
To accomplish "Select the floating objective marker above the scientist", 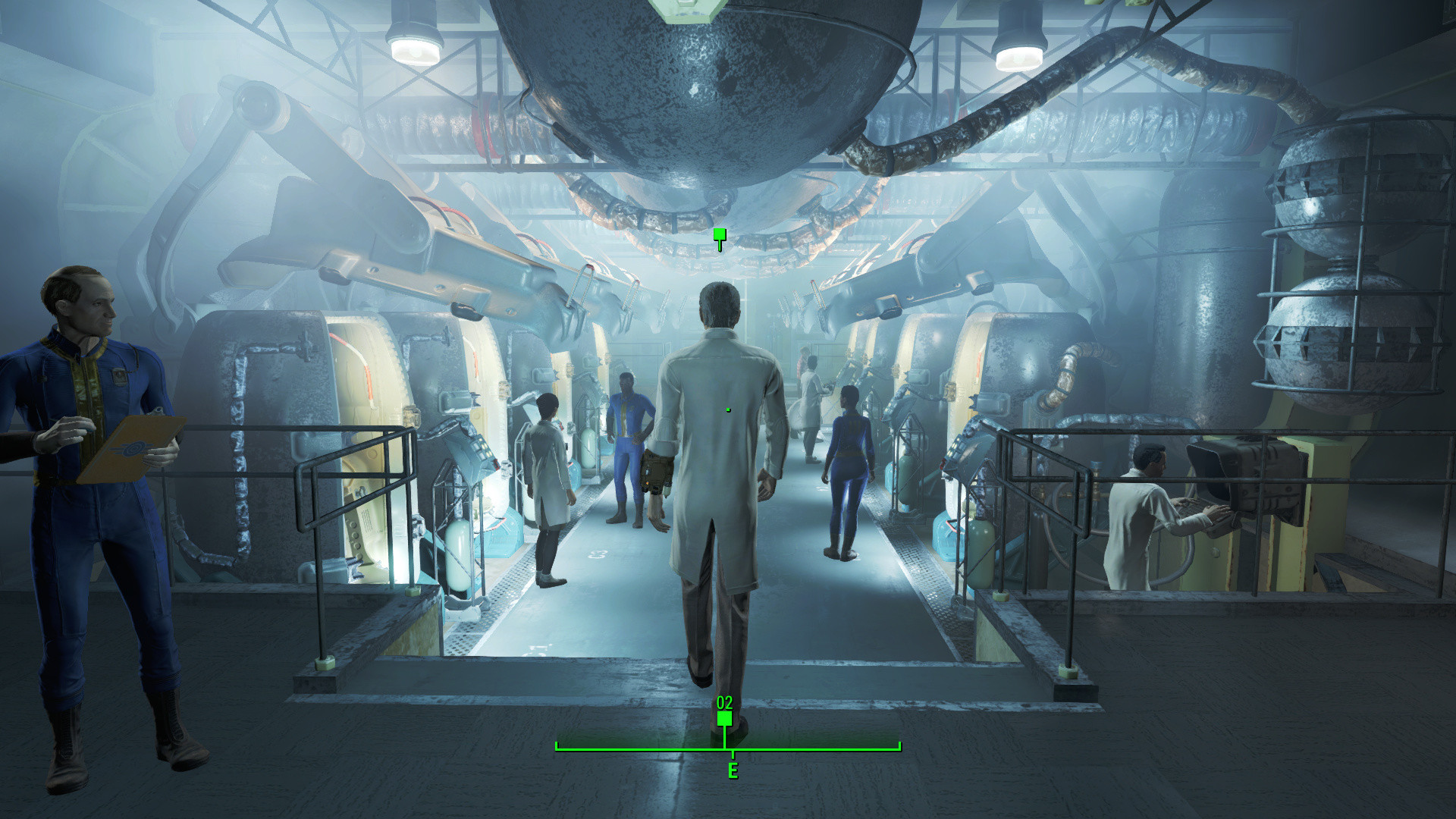I will coord(720,237).
